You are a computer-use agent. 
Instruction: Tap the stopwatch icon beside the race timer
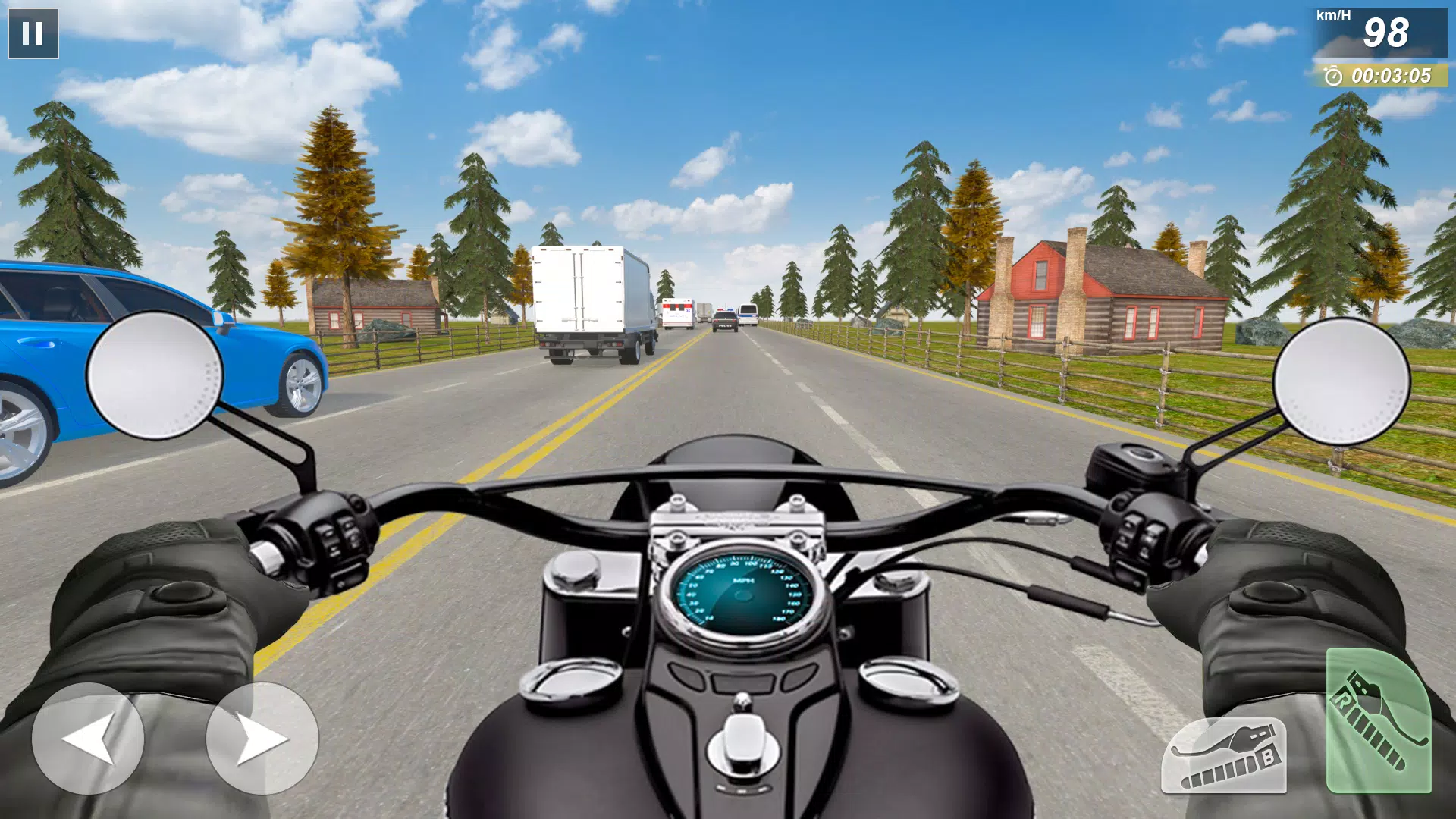click(x=1333, y=76)
